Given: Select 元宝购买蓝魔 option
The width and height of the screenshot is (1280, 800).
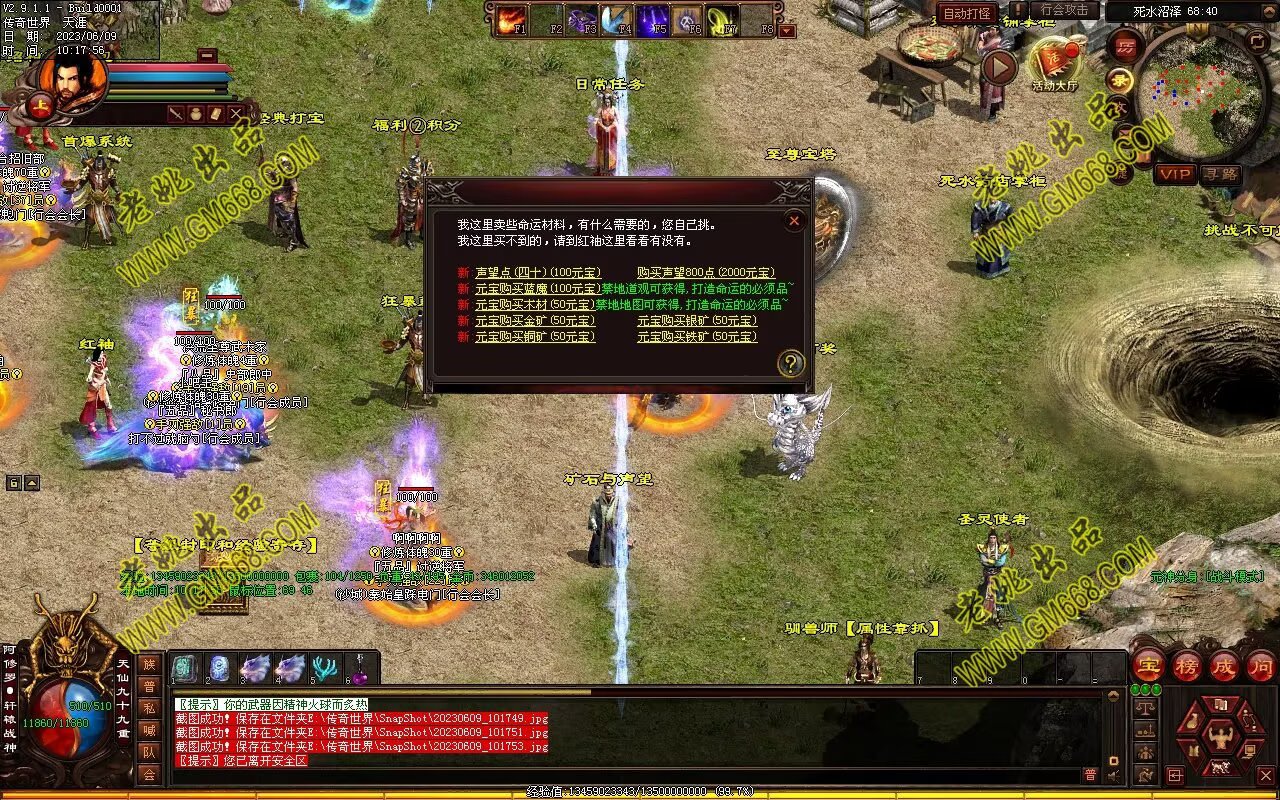Looking at the screenshot, I should tap(537, 289).
